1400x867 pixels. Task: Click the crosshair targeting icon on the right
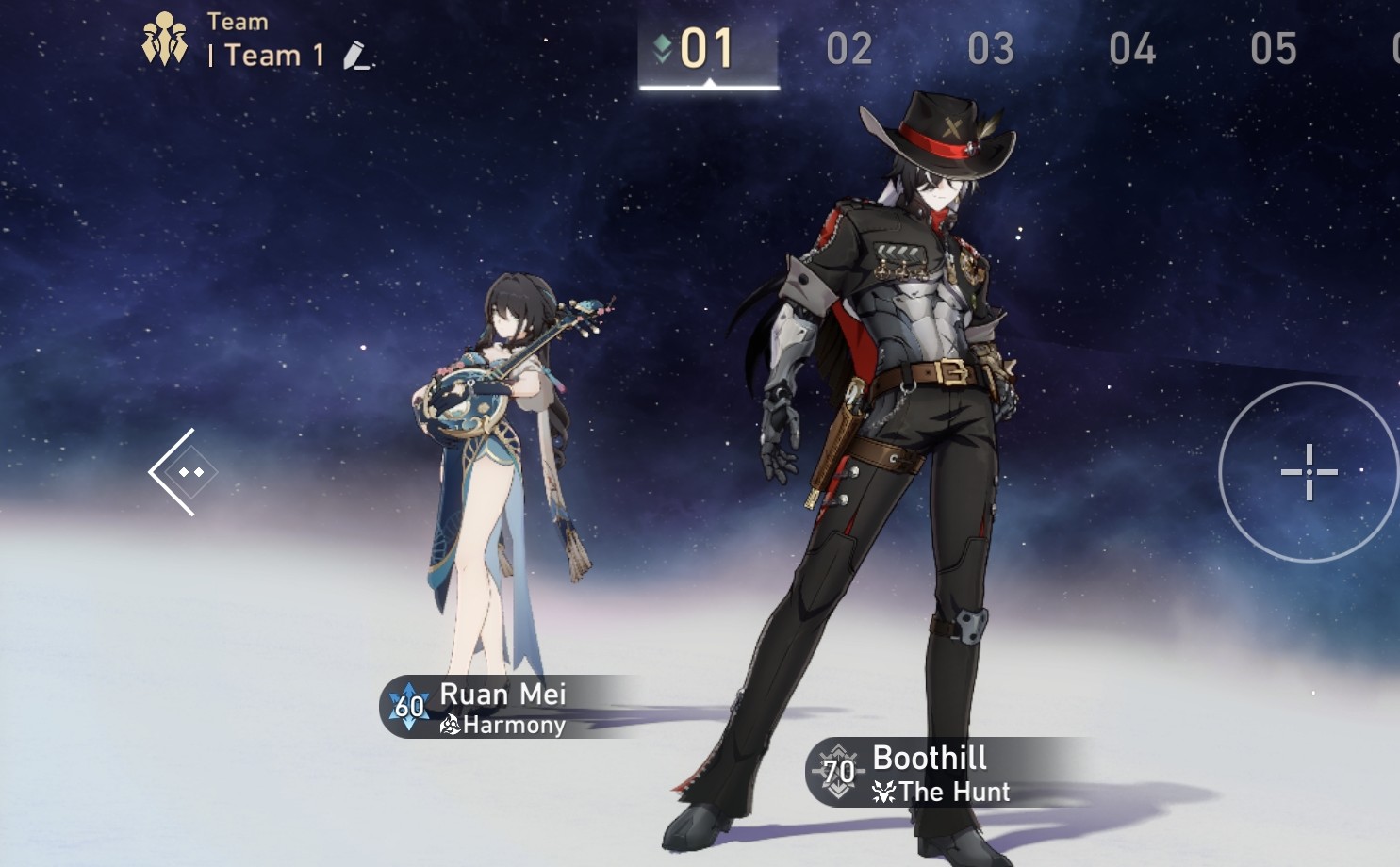1309,474
